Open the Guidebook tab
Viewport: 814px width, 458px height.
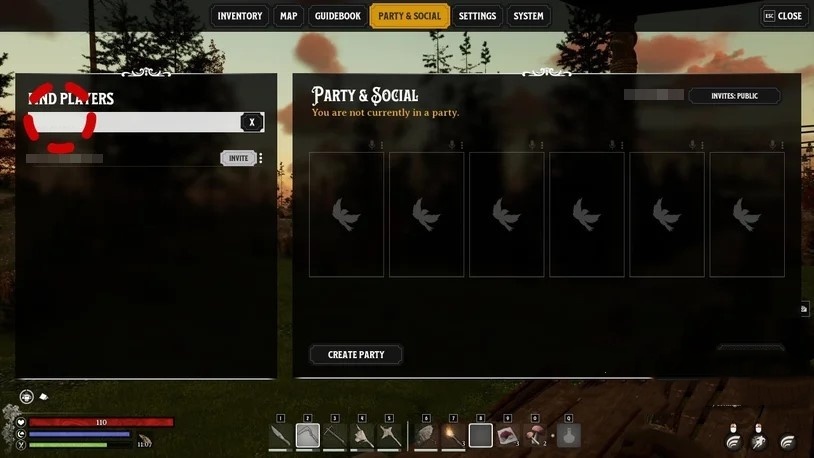337,16
